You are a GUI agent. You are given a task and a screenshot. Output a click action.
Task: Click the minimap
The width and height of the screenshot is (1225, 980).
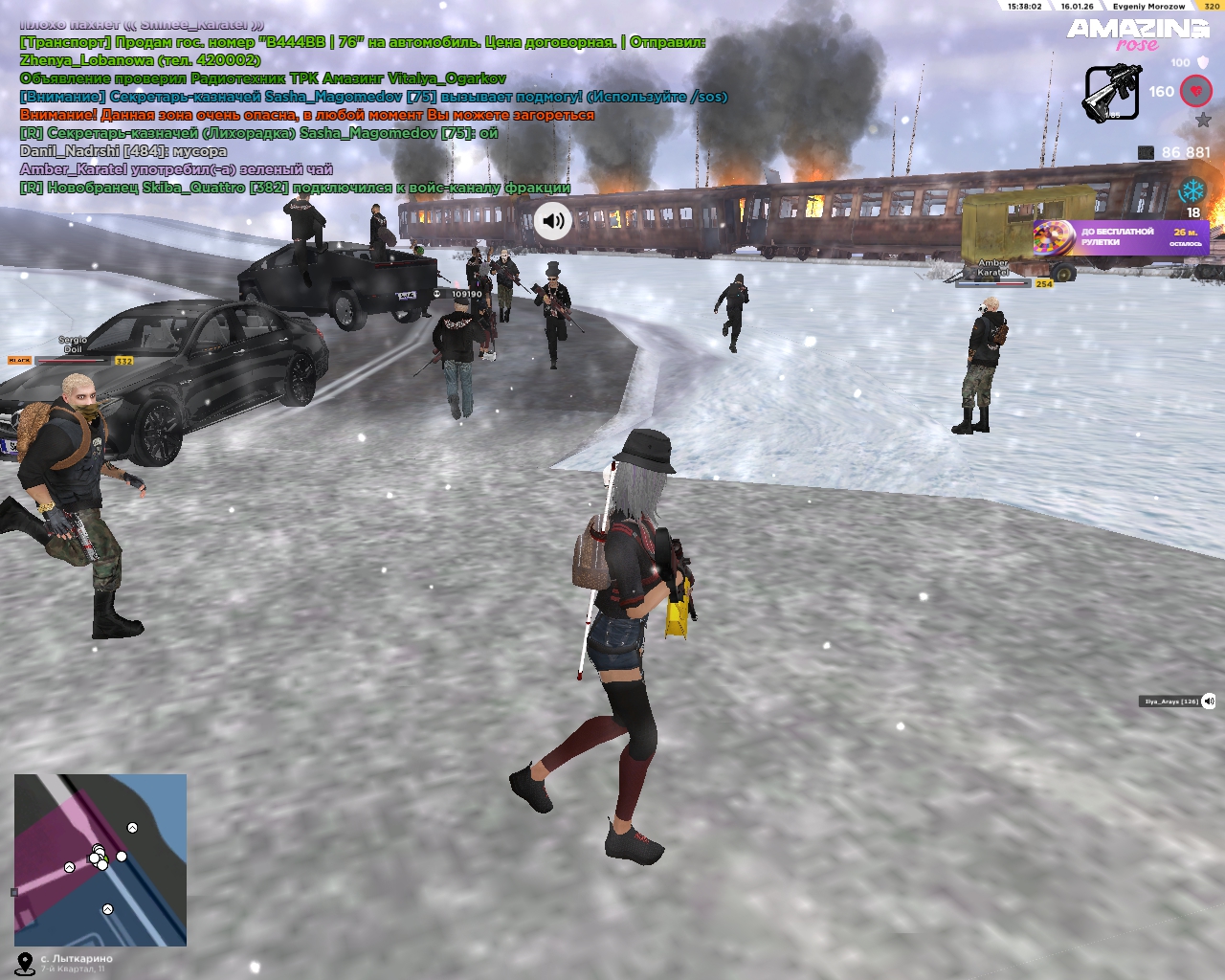(100, 859)
